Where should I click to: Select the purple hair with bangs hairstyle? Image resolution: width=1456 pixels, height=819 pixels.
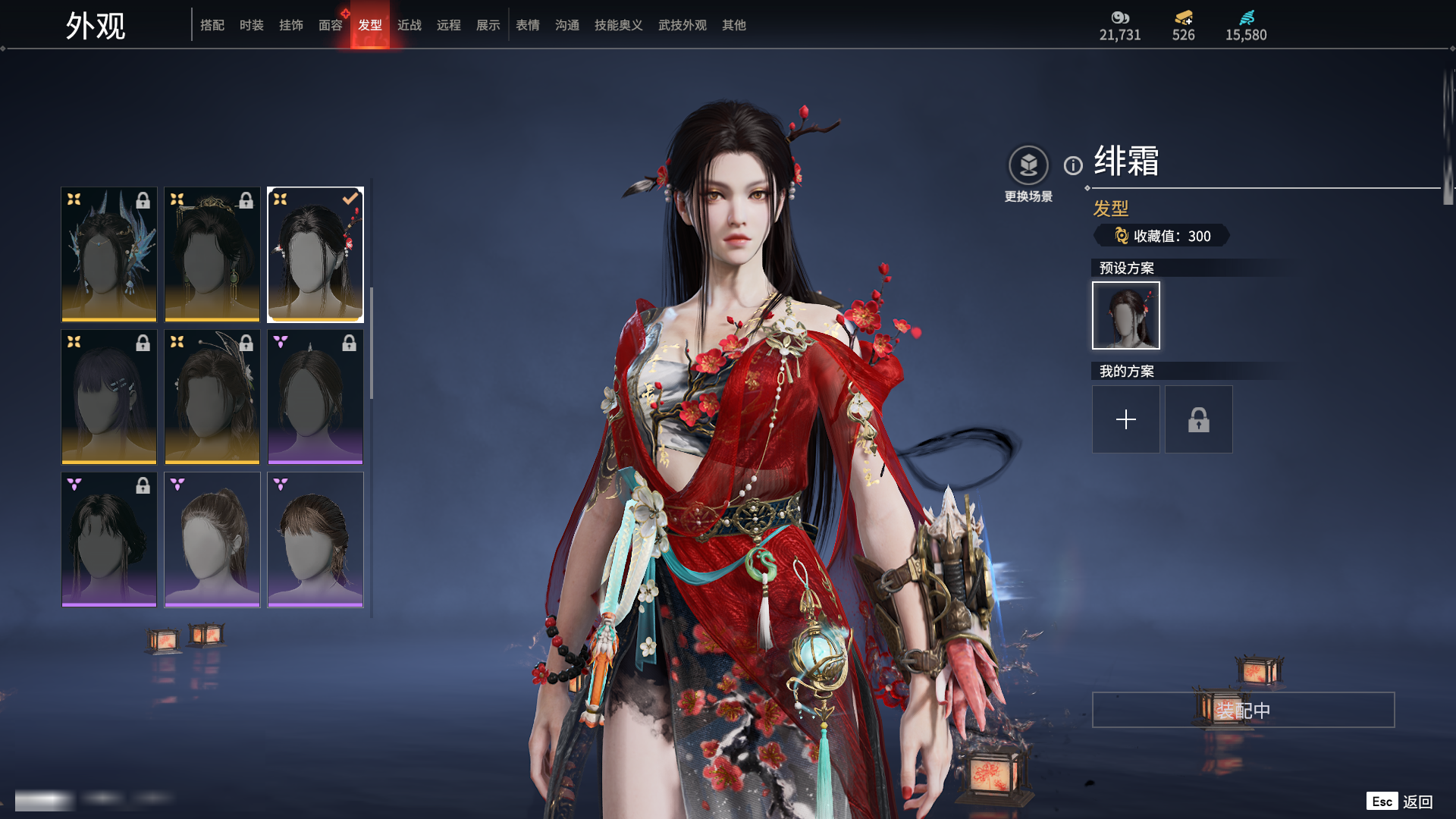point(109,397)
